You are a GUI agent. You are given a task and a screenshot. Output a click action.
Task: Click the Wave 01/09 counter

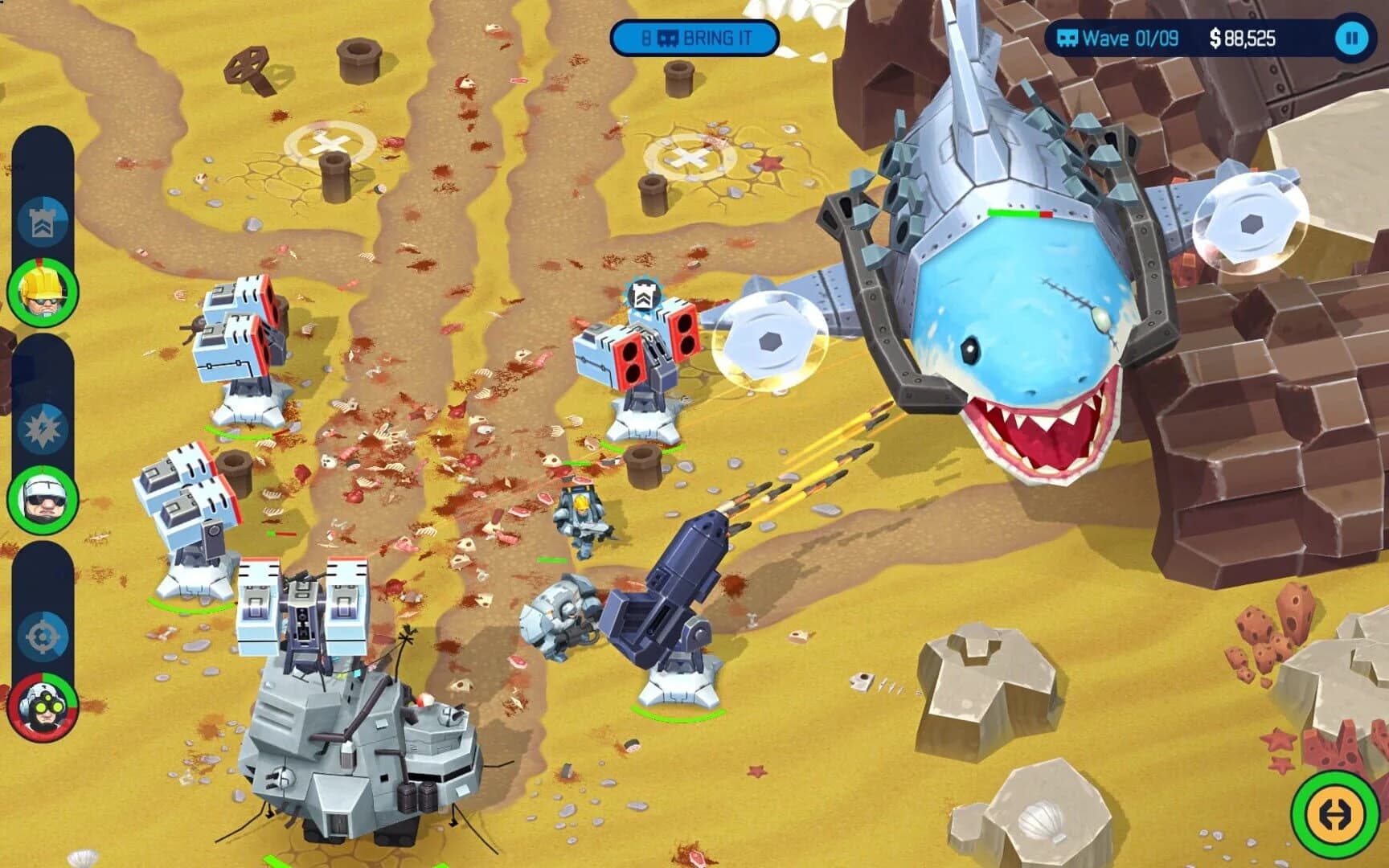pyautogui.click(x=1130, y=35)
